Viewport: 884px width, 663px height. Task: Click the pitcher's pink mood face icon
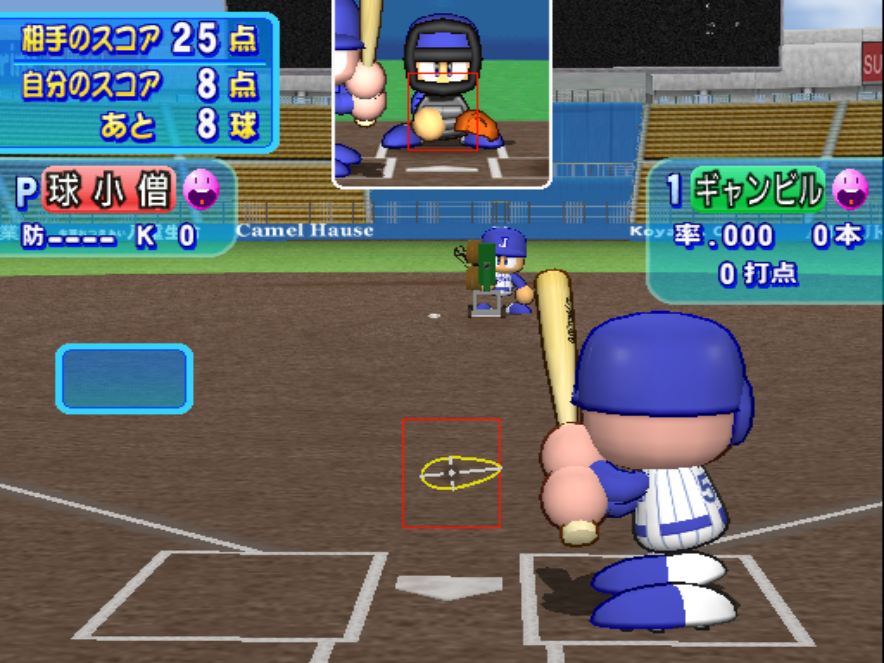[x=200, y=189]
